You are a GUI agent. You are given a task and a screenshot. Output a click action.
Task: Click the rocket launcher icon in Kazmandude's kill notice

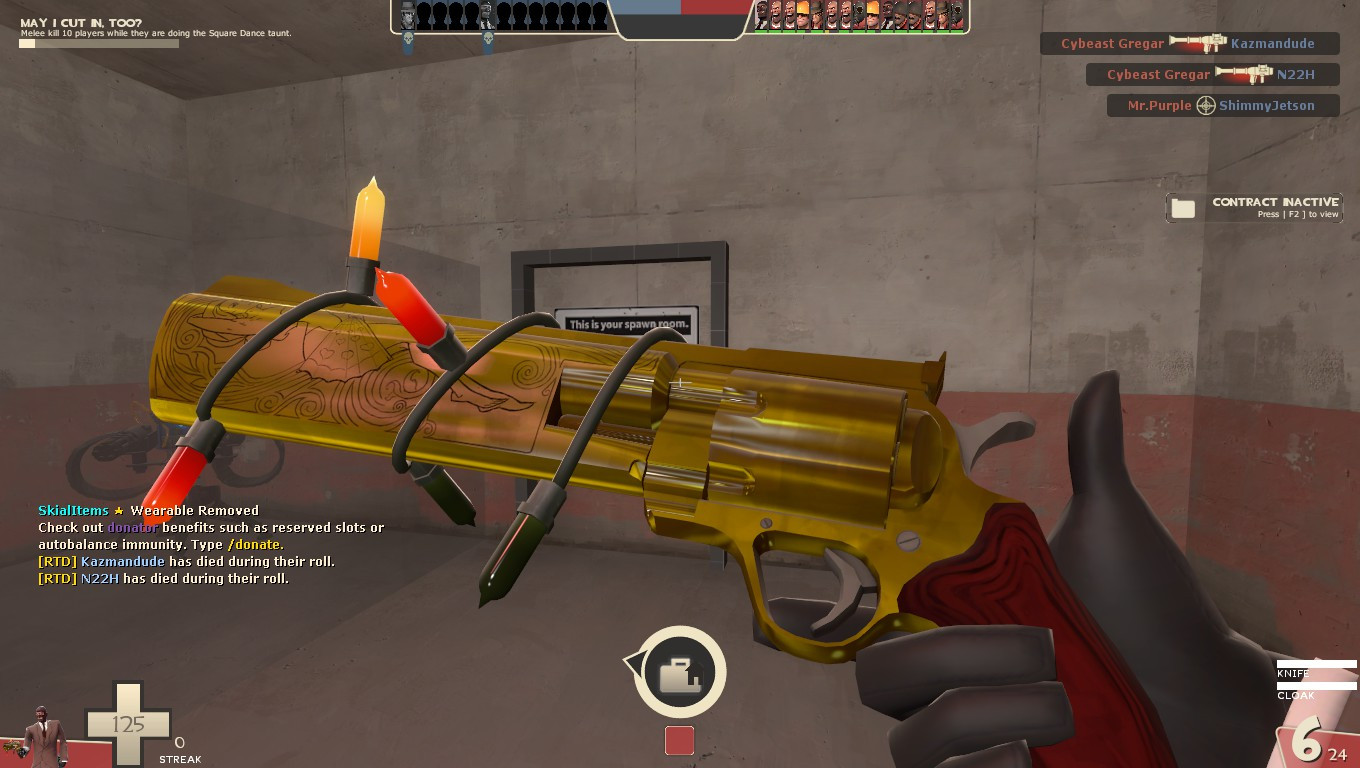[1200, 44]
